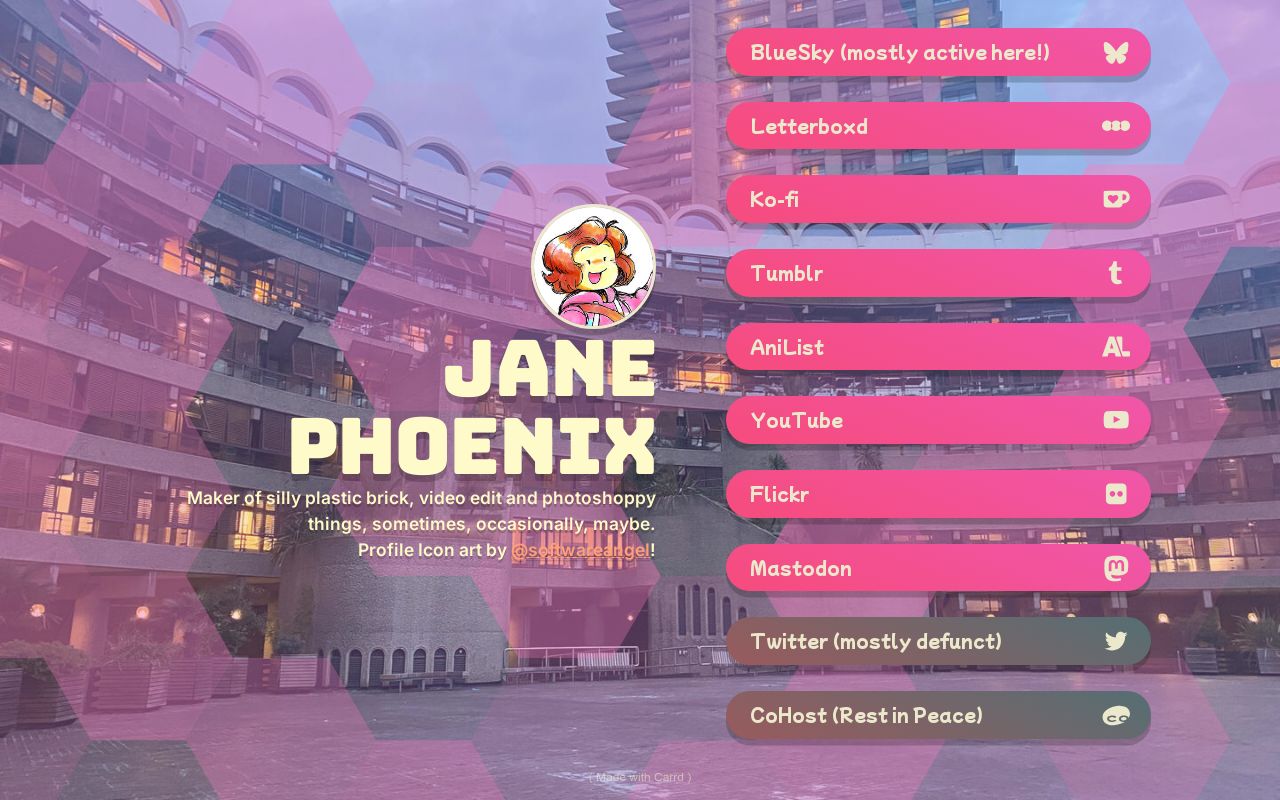Open the defunct Twitter link
Screen dimensions: 1280x800
pos(900,641)
